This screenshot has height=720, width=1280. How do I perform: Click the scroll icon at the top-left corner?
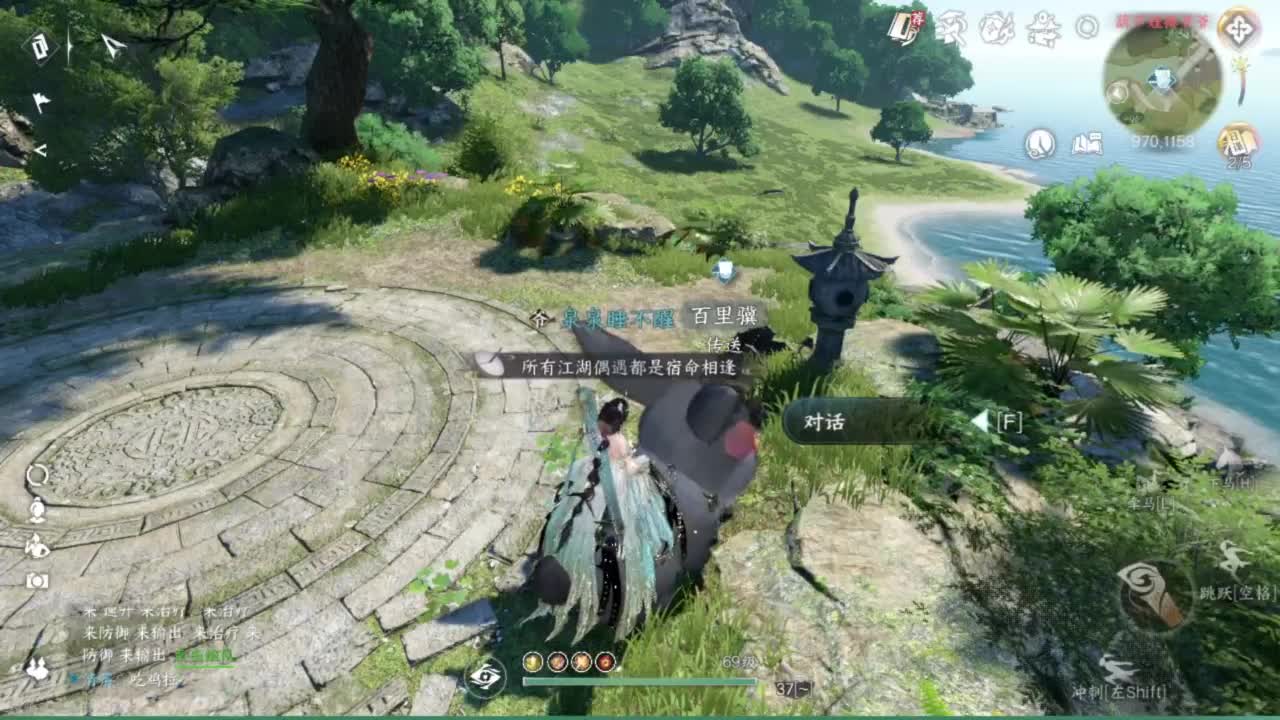click(42, 48)
